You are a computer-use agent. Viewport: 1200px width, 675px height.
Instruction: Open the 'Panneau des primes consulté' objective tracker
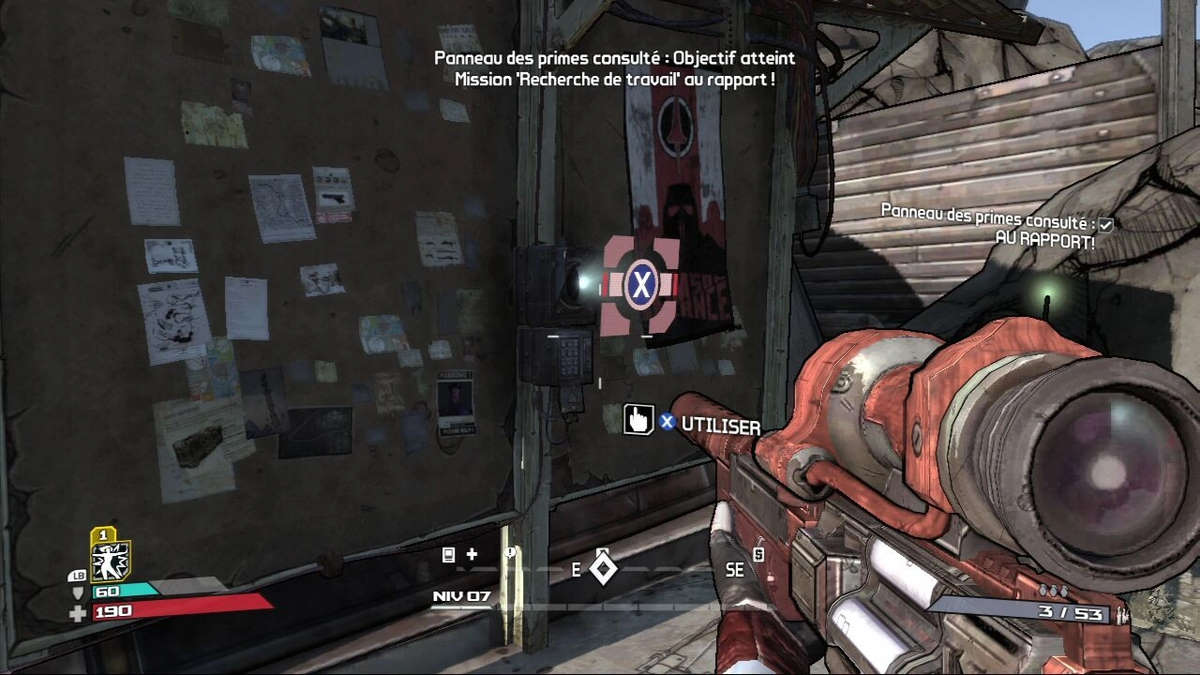(988, 210)
